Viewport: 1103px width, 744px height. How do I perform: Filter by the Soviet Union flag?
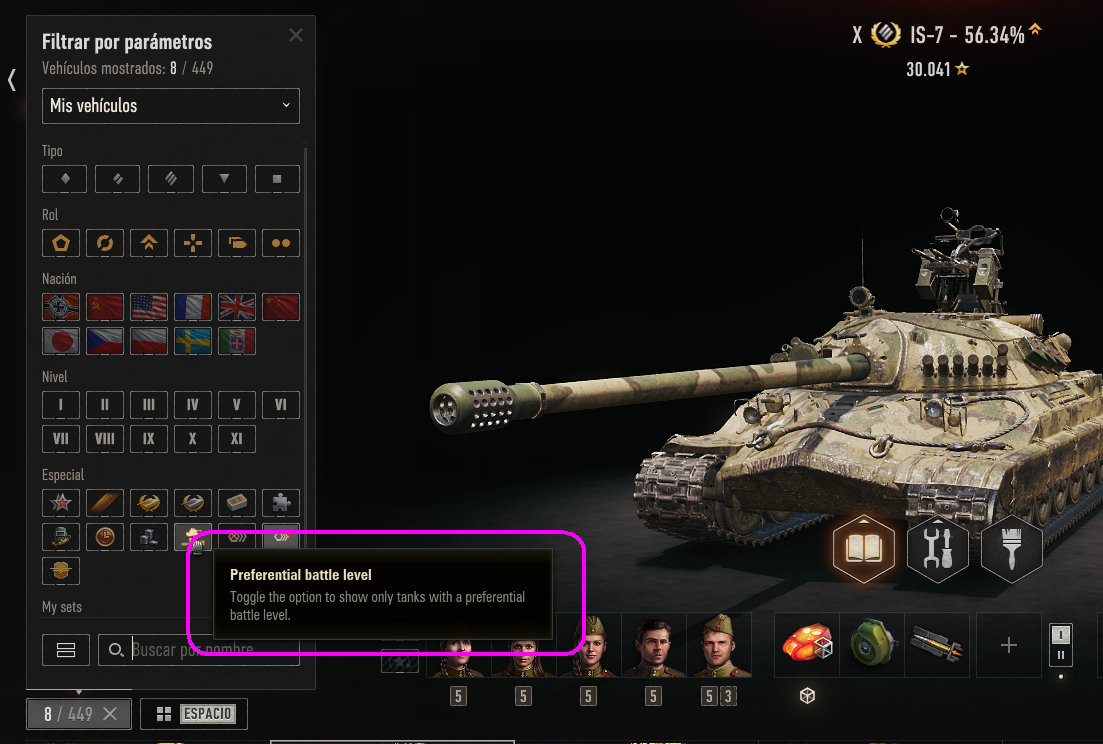tap(105, 307)
